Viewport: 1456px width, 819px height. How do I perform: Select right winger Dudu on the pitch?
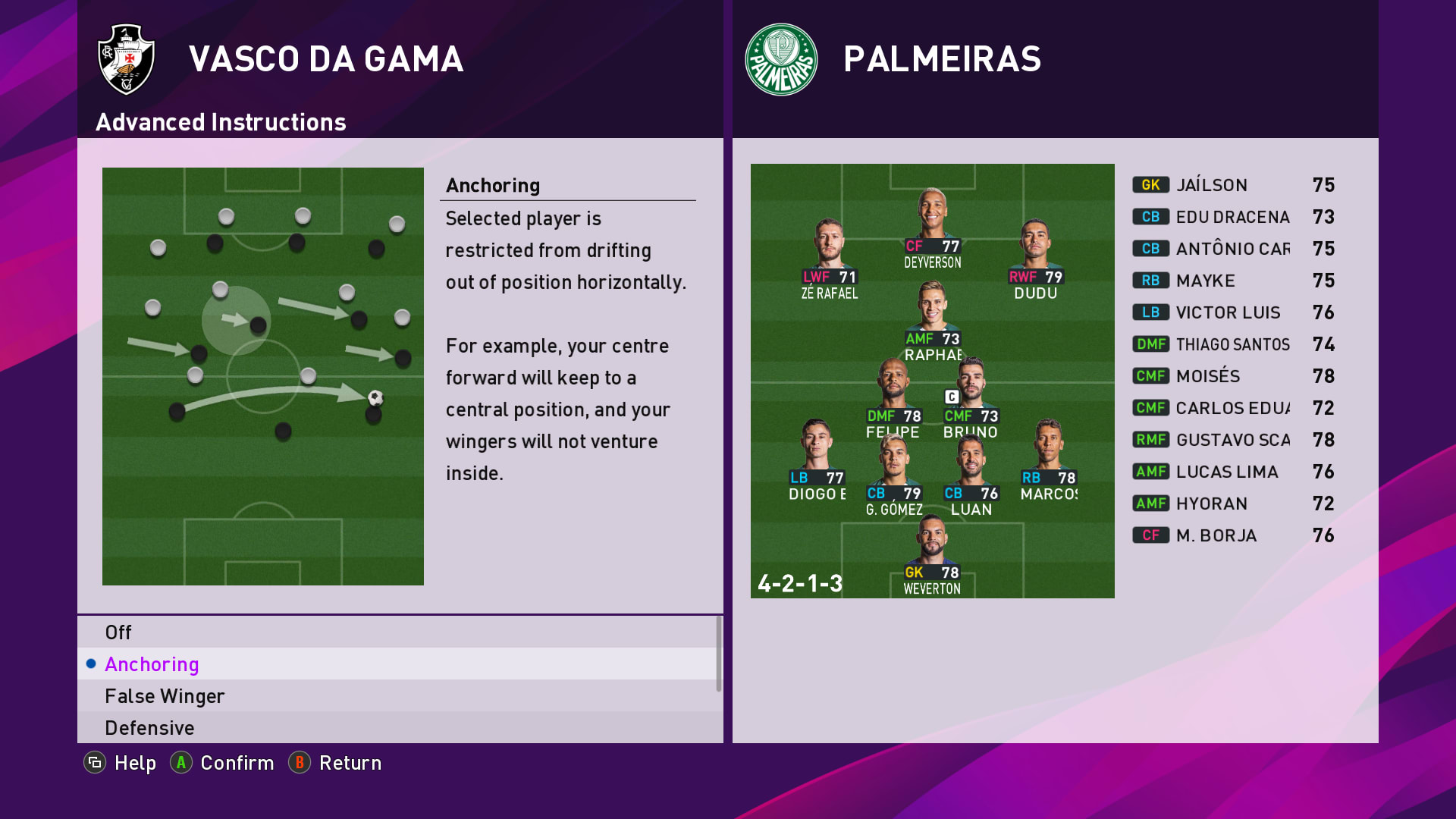[x=1035, y=259]
